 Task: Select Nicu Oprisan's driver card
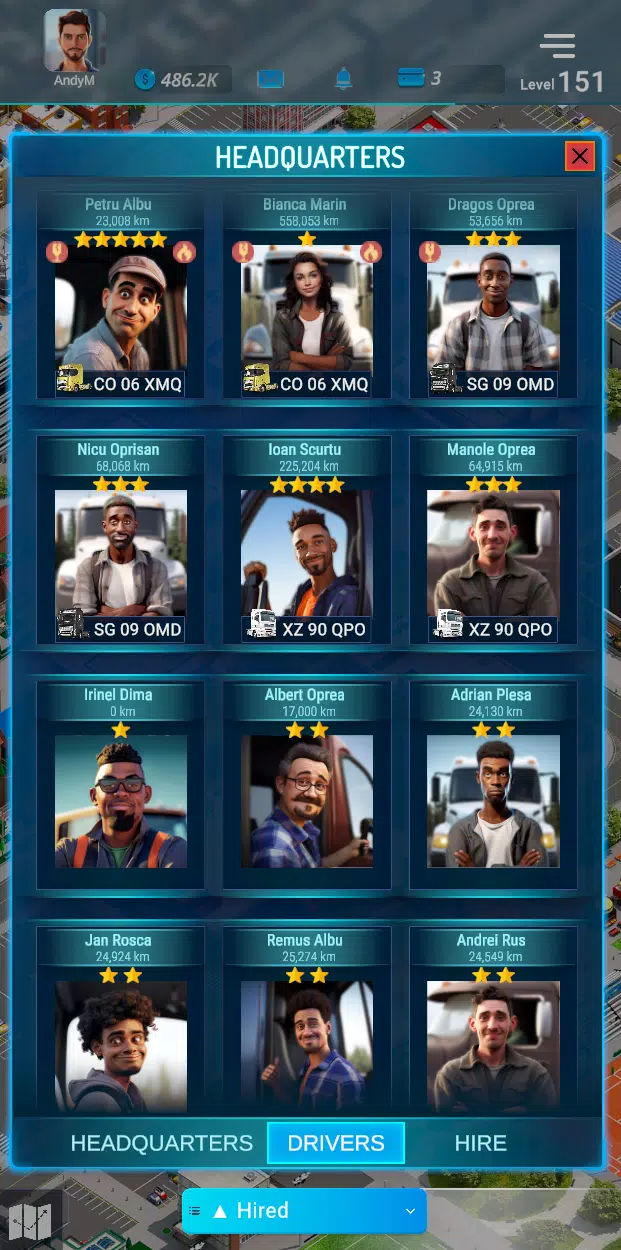click(x=121, y=555)
